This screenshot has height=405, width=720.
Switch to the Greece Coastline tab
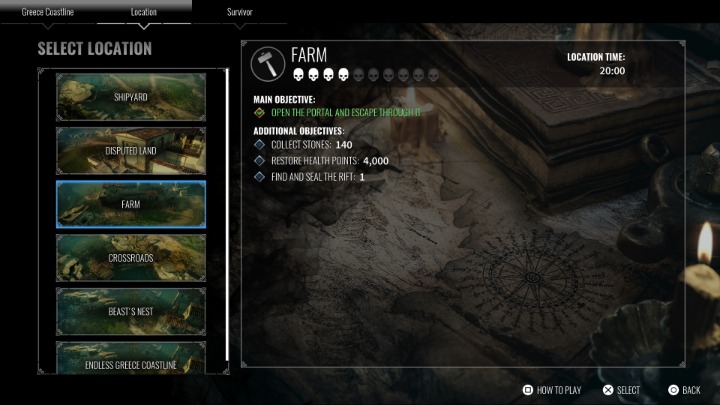pyautogui.click(x=48, y=12)
